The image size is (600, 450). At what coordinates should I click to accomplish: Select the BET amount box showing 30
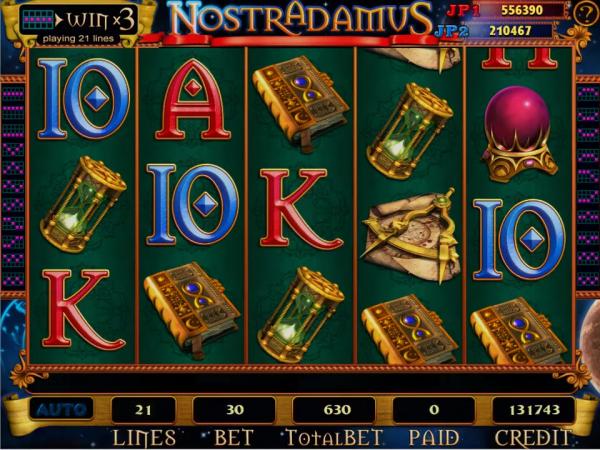tap(233, 410)
